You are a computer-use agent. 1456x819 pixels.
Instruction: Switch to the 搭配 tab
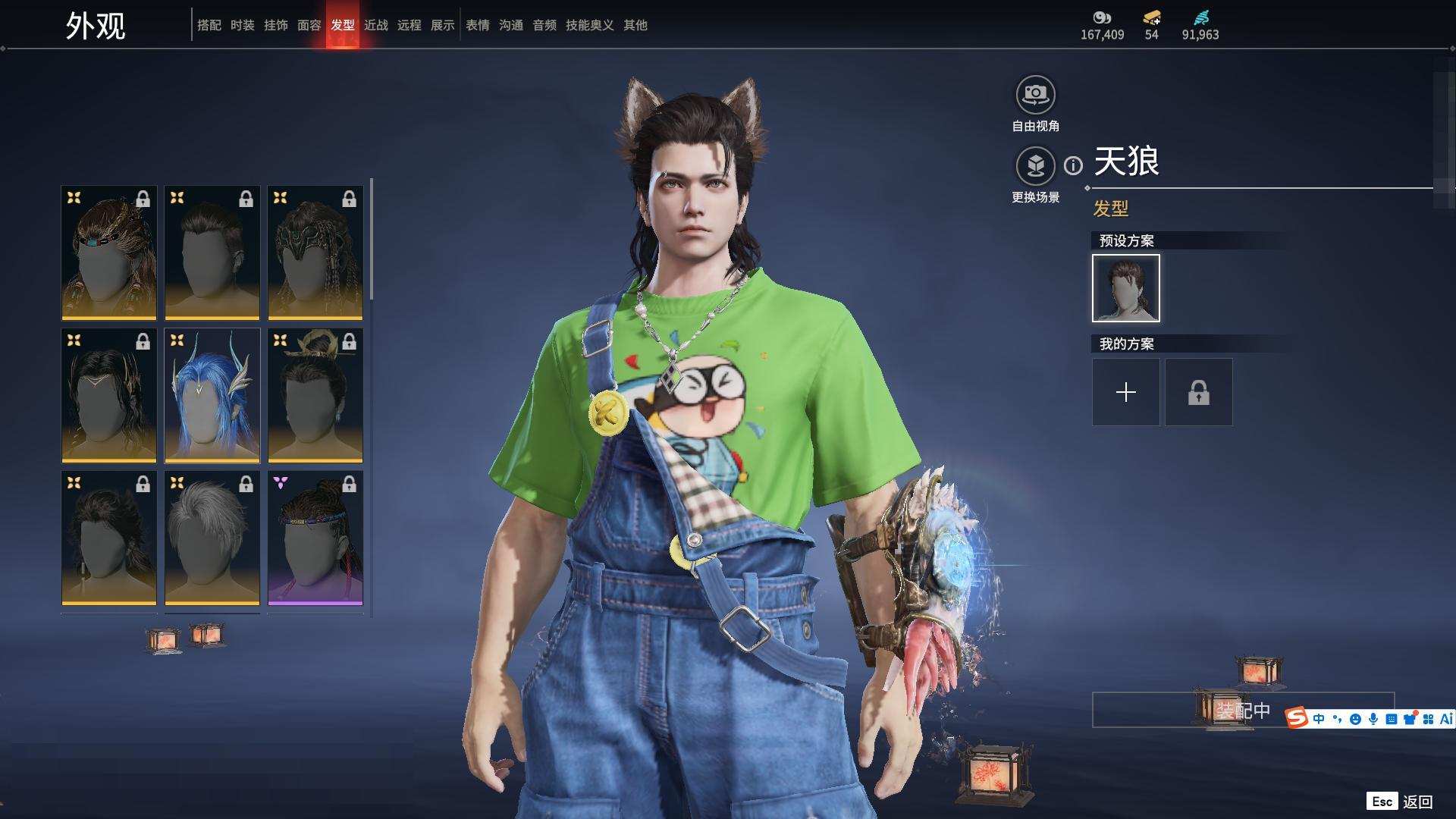[x=209, y=25]
